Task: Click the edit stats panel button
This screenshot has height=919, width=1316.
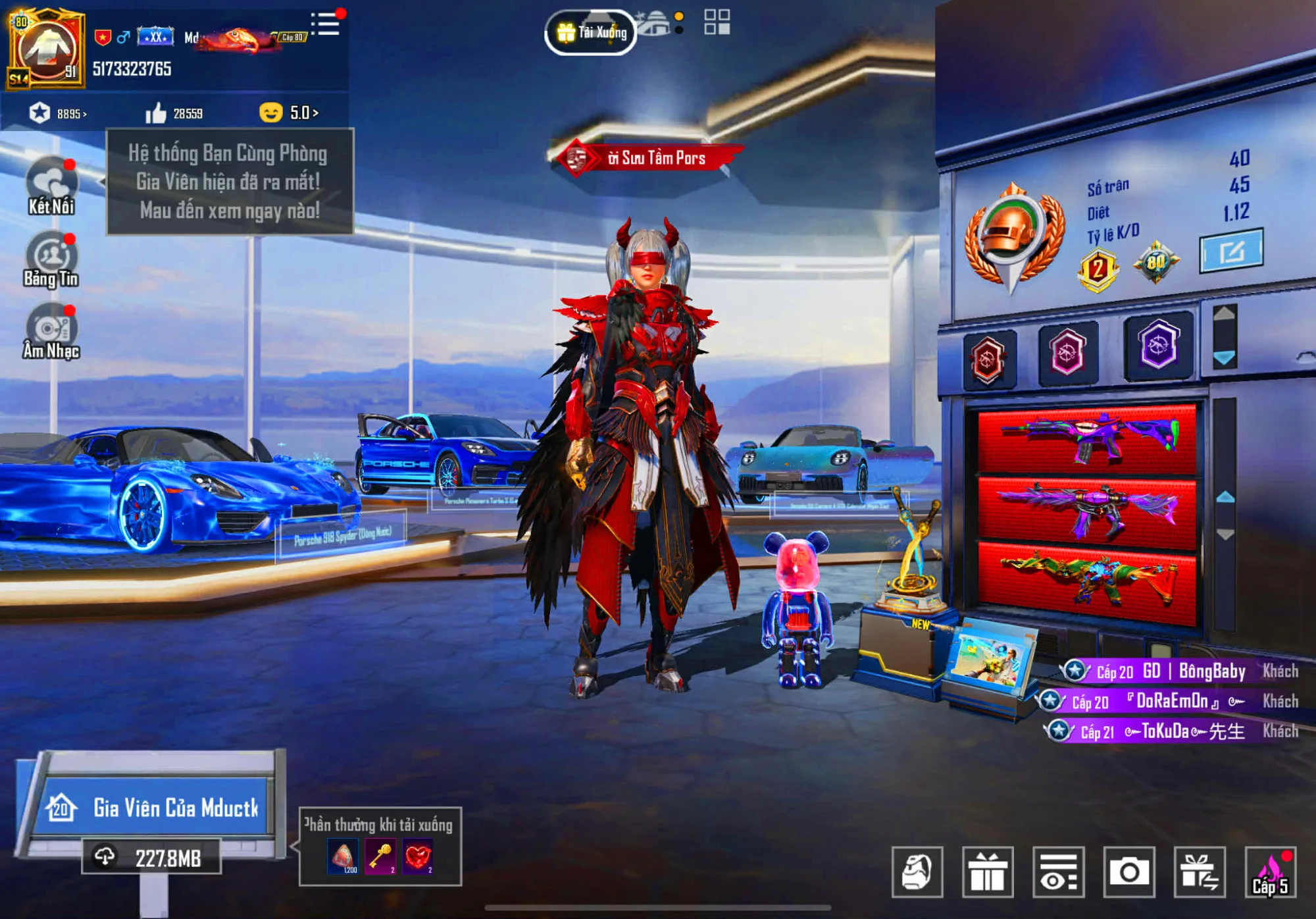Action: [x=1230, y=251]
